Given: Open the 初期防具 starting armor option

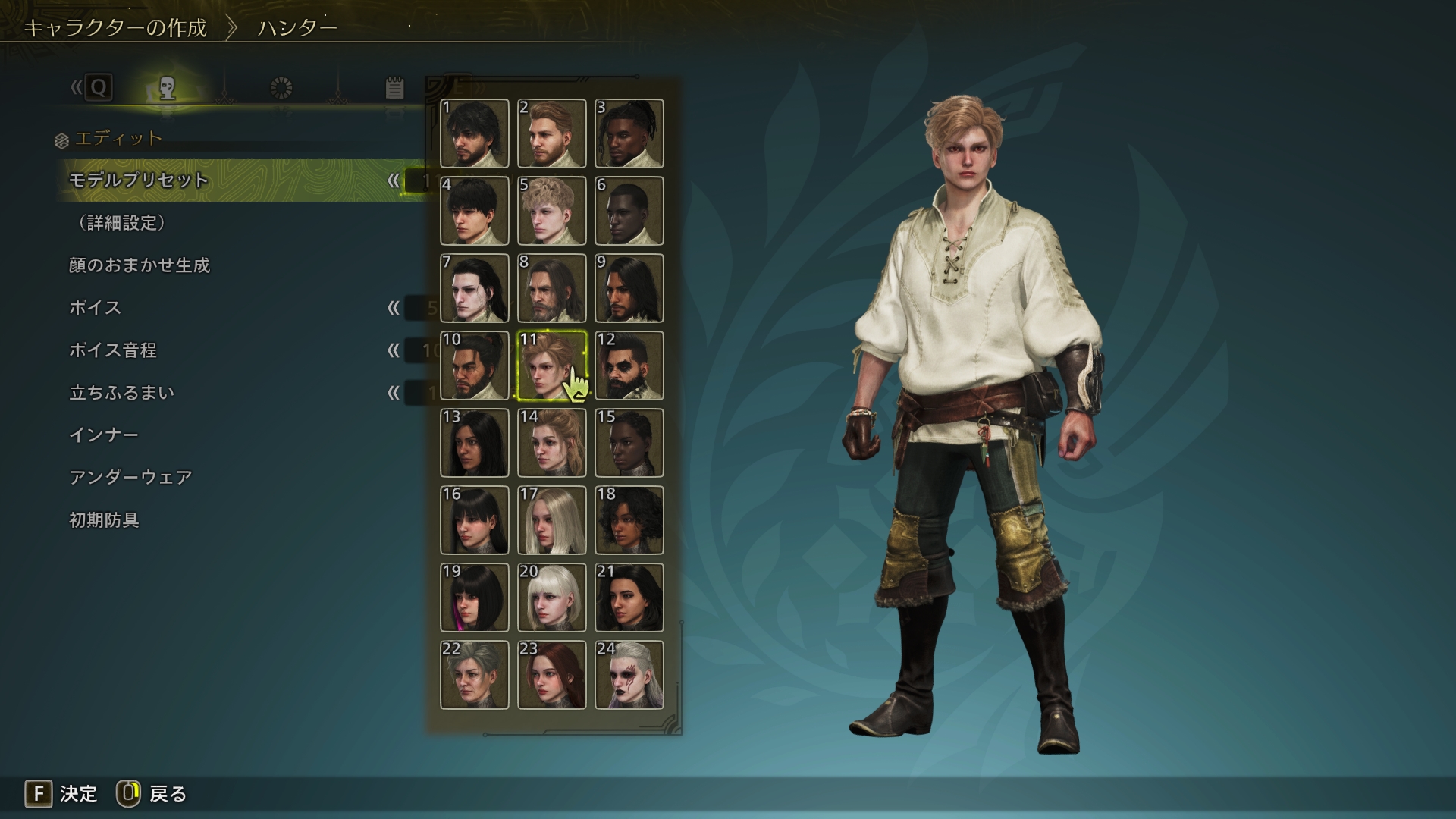Looking at the screenshot, I should tap(104, 520).
